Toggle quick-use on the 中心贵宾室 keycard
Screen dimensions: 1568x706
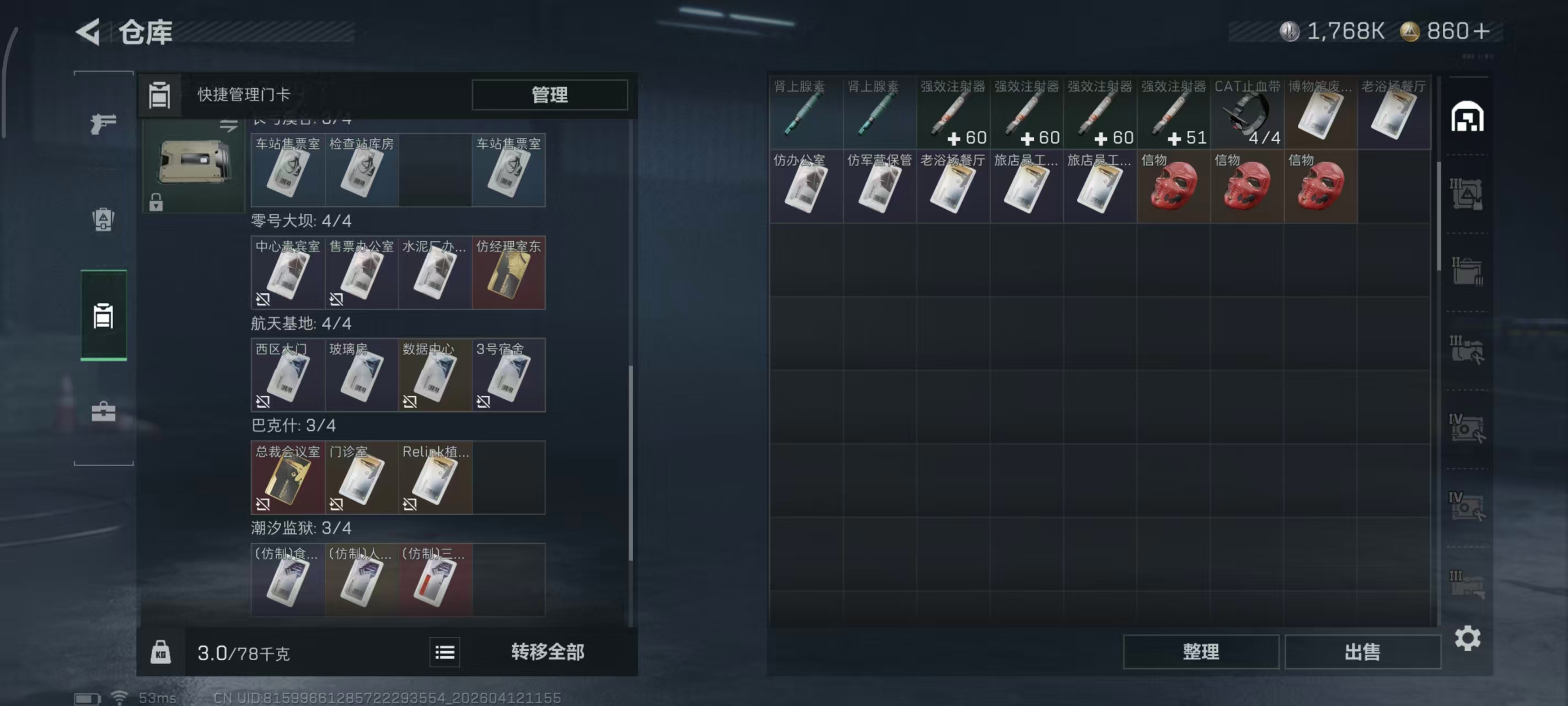[262, 298]
